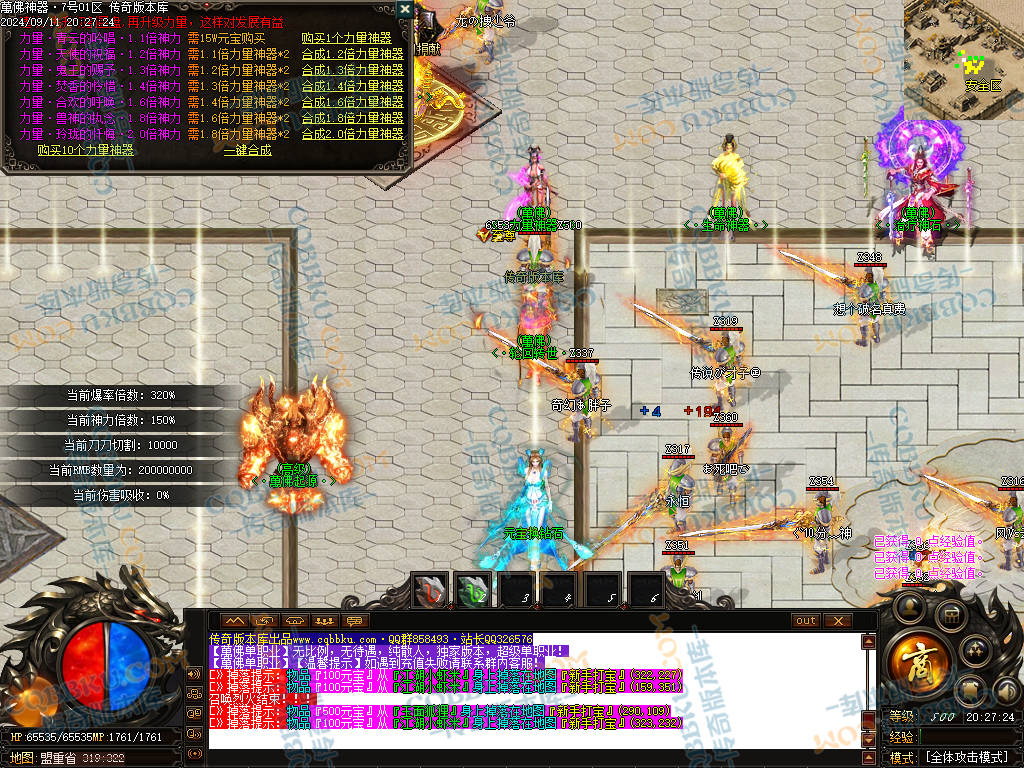Screen dimensions: 1024x768
Task: Select 合成1.4倍力量神器 option
Action: [352, 86]
